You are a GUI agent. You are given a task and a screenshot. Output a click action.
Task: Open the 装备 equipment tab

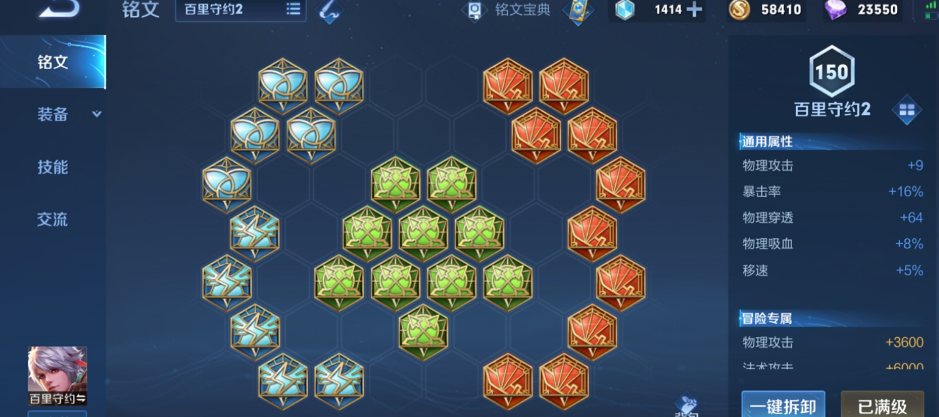point(53,114)
